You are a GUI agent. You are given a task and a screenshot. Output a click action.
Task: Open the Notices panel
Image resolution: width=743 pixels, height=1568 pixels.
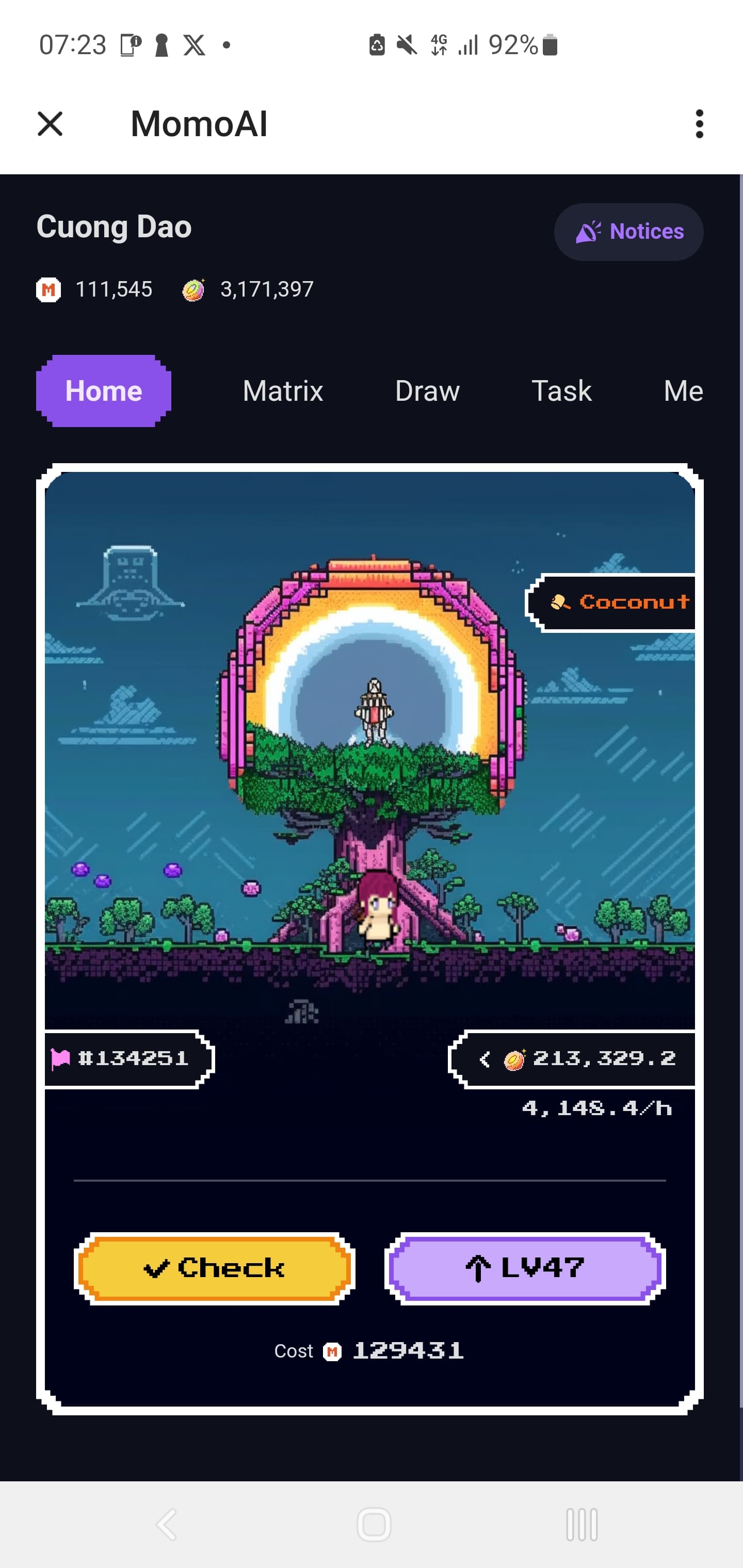point(628,232)
